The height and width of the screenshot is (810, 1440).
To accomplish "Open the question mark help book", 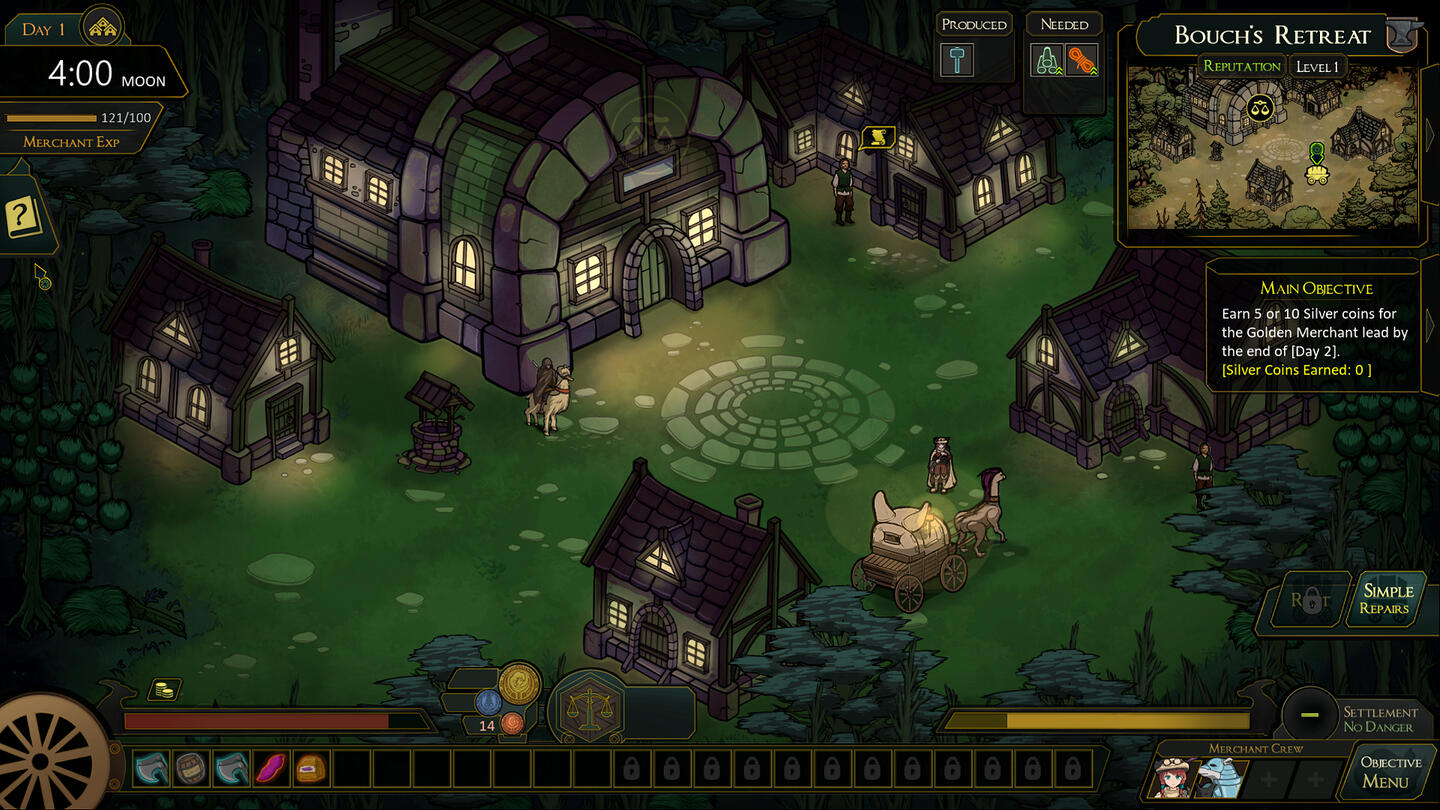I will 22,216.
